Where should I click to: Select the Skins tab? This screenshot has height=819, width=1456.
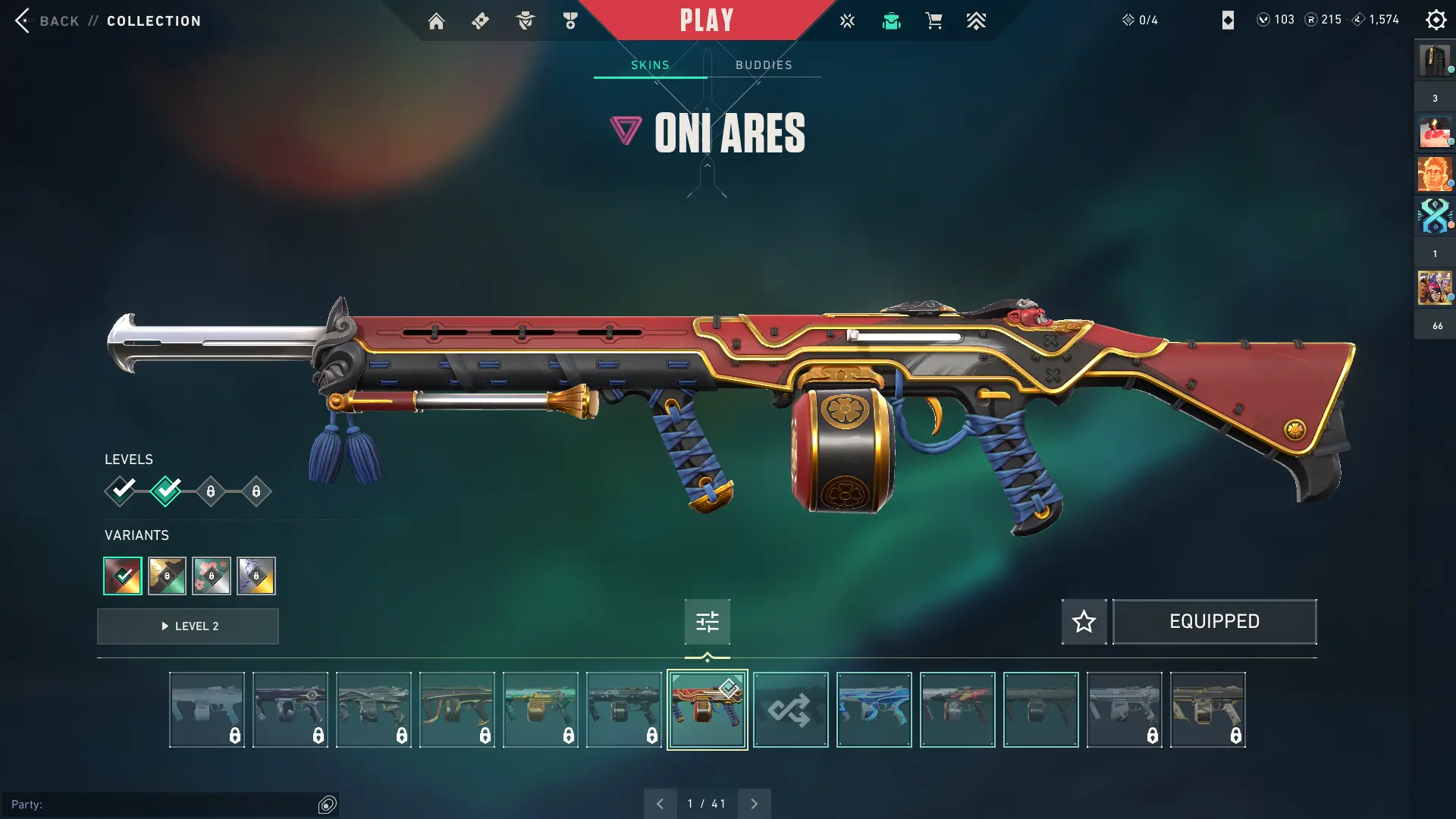point(650,65)
